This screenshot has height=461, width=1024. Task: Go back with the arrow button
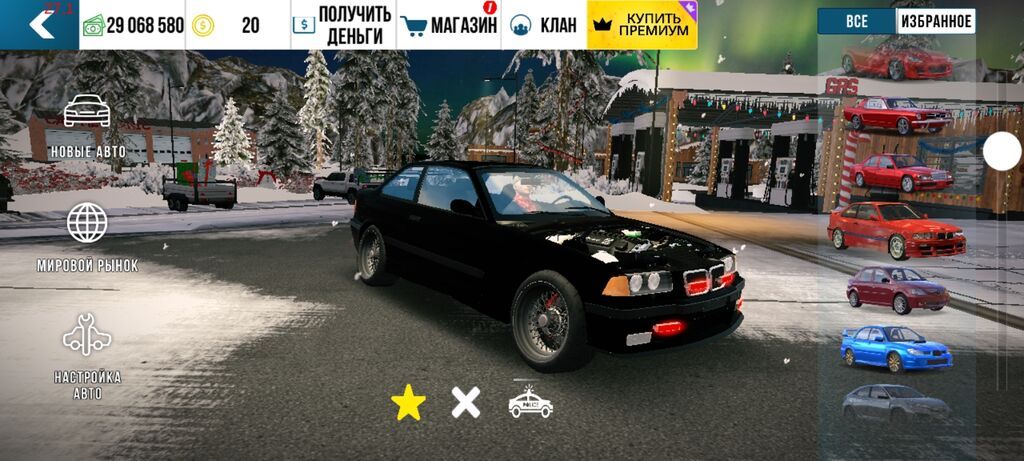tap(40, 24)
